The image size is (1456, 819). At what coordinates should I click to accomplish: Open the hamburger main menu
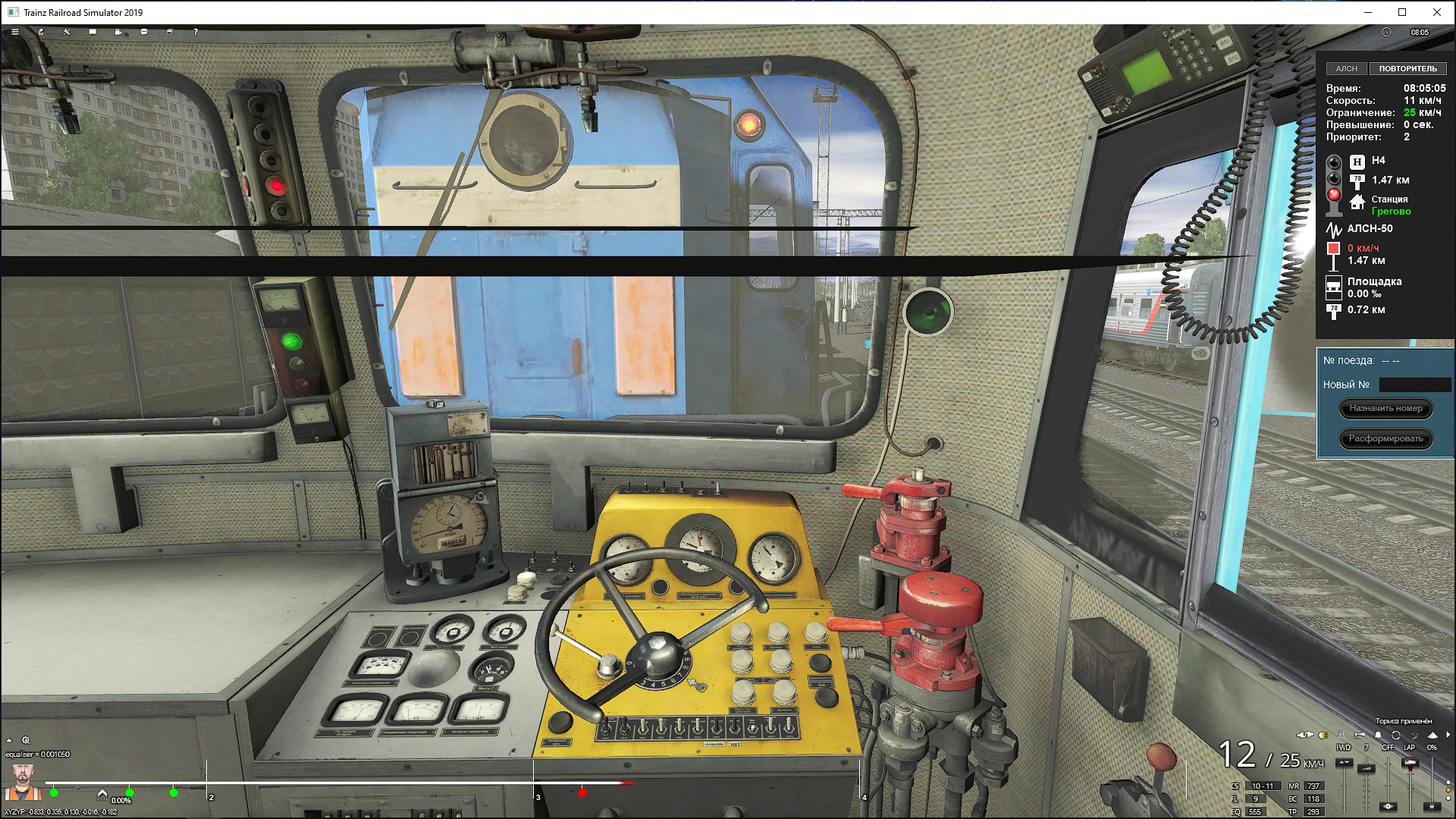pyautogui.click(x=14, y=32)
